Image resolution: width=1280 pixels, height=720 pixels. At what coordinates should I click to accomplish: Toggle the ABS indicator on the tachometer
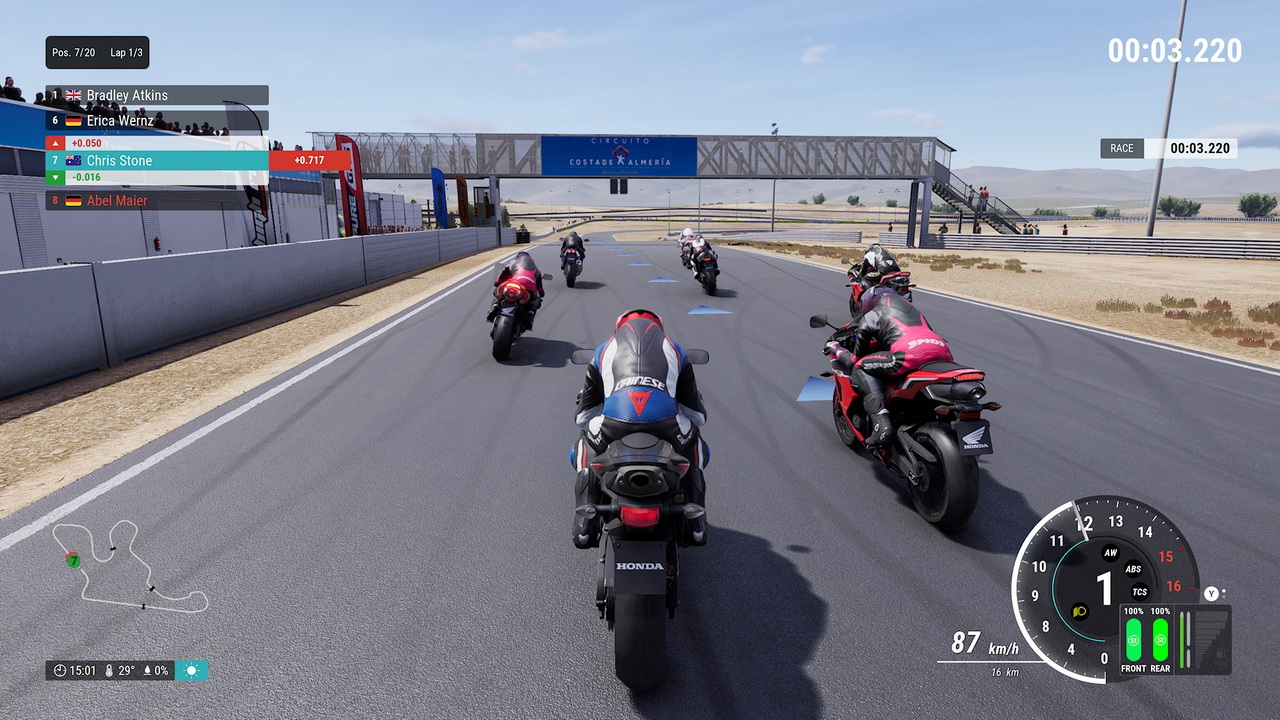[x=1133, y=569]
